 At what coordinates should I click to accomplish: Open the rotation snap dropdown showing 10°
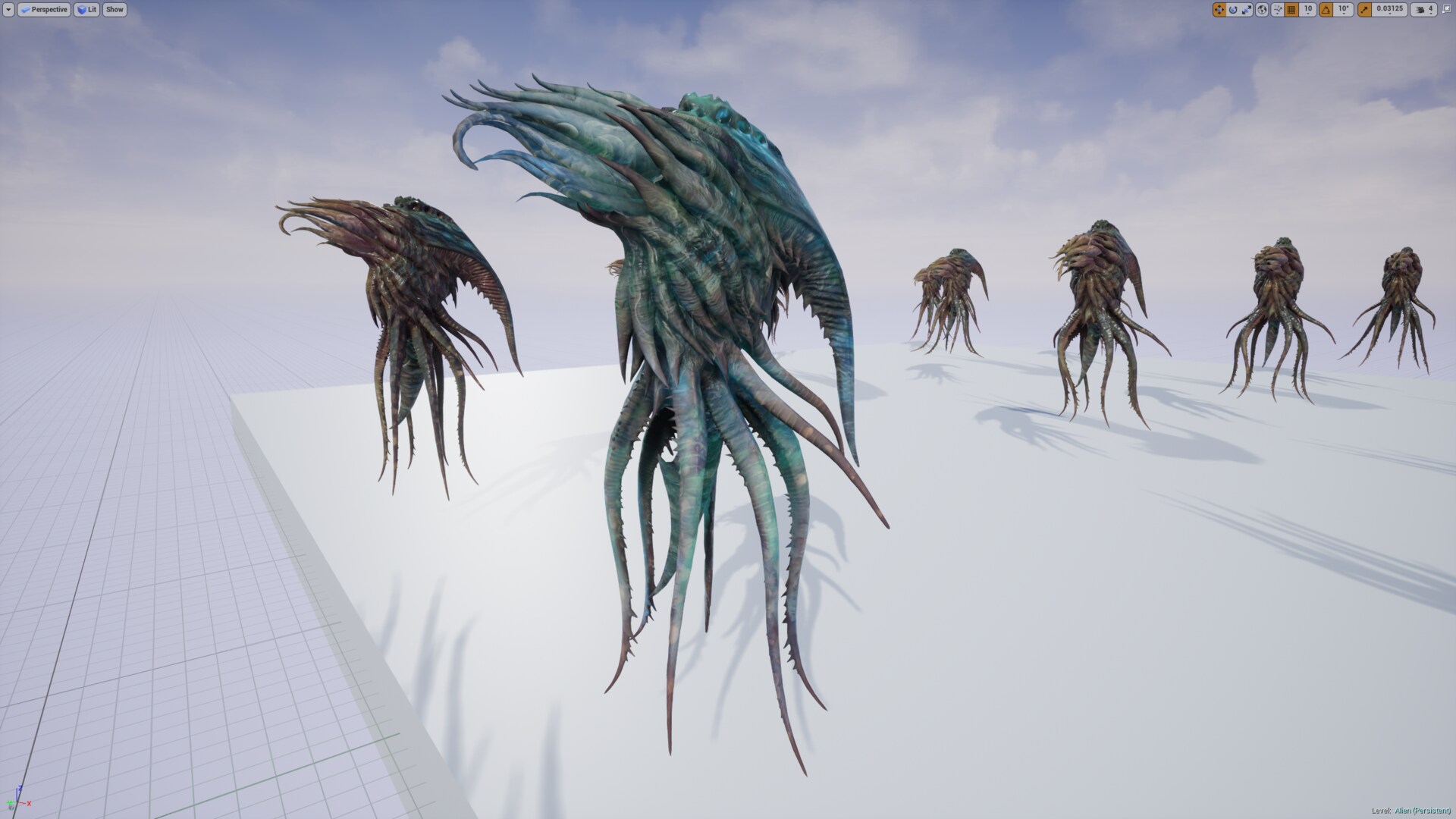[x=1343, y=9]
